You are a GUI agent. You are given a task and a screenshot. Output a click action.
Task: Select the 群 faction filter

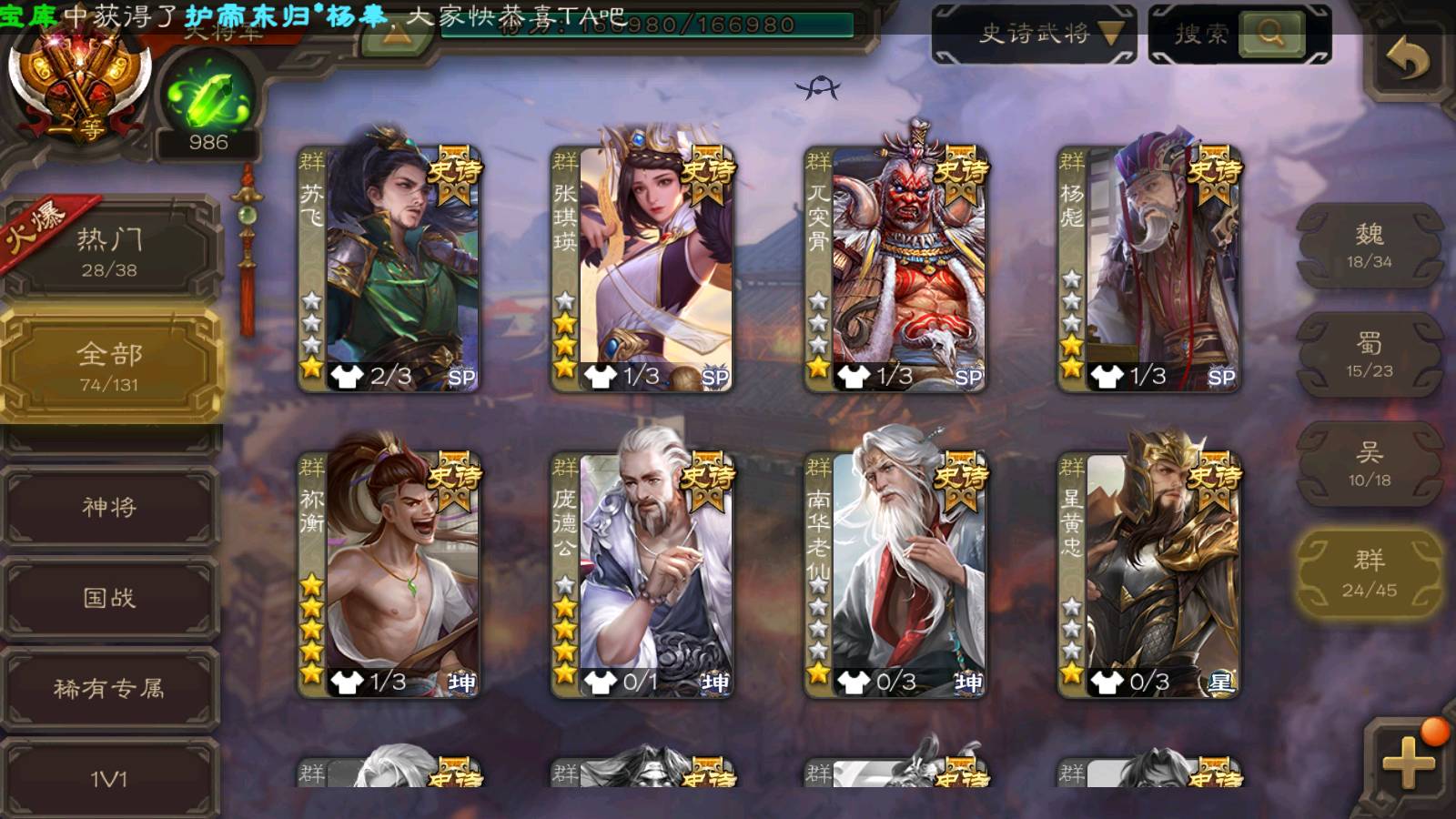point(1369,573)
